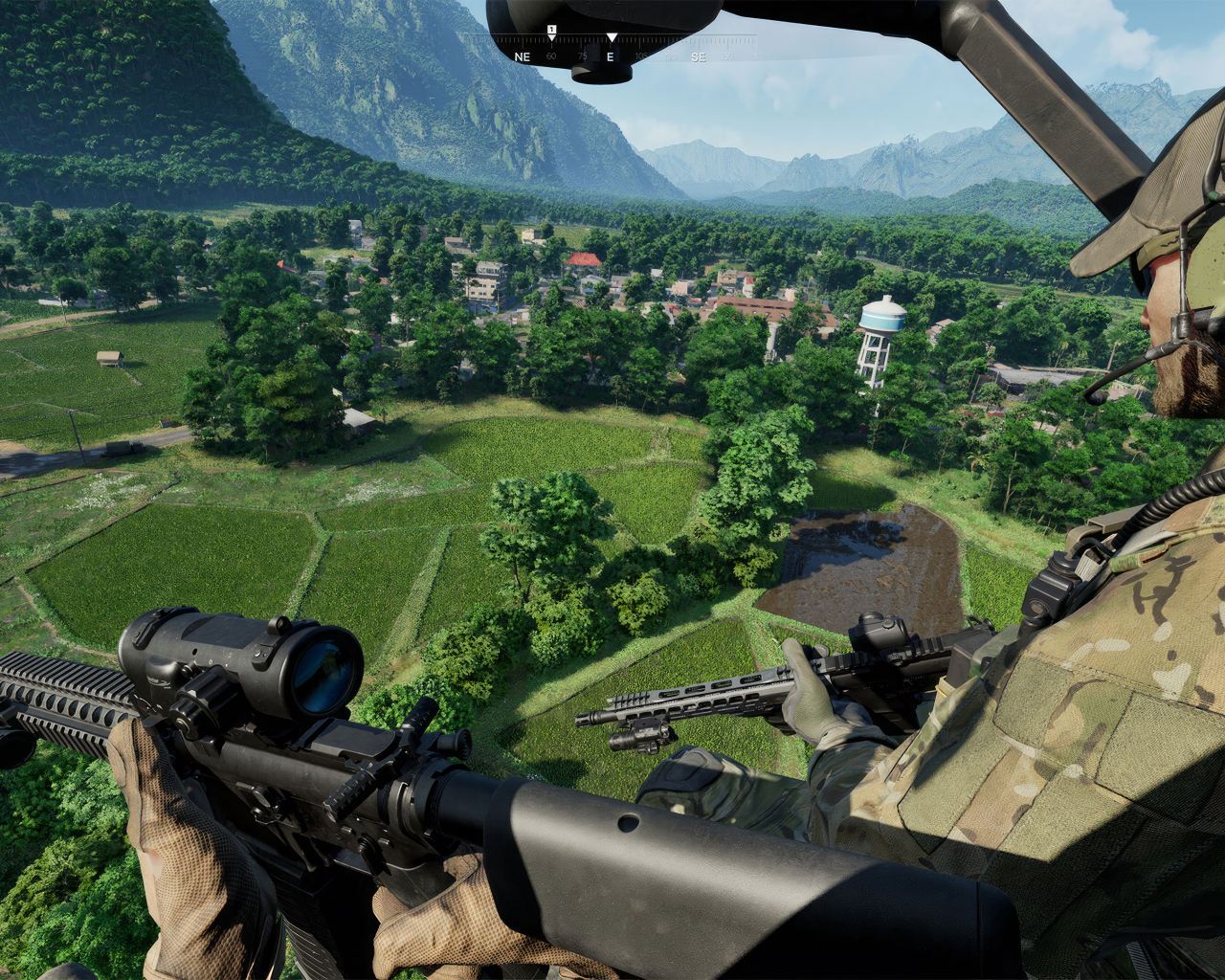Click the 105 heading number
This screenshot has width=1225, height=980.
pyautogui.click(x=639, y=56)
